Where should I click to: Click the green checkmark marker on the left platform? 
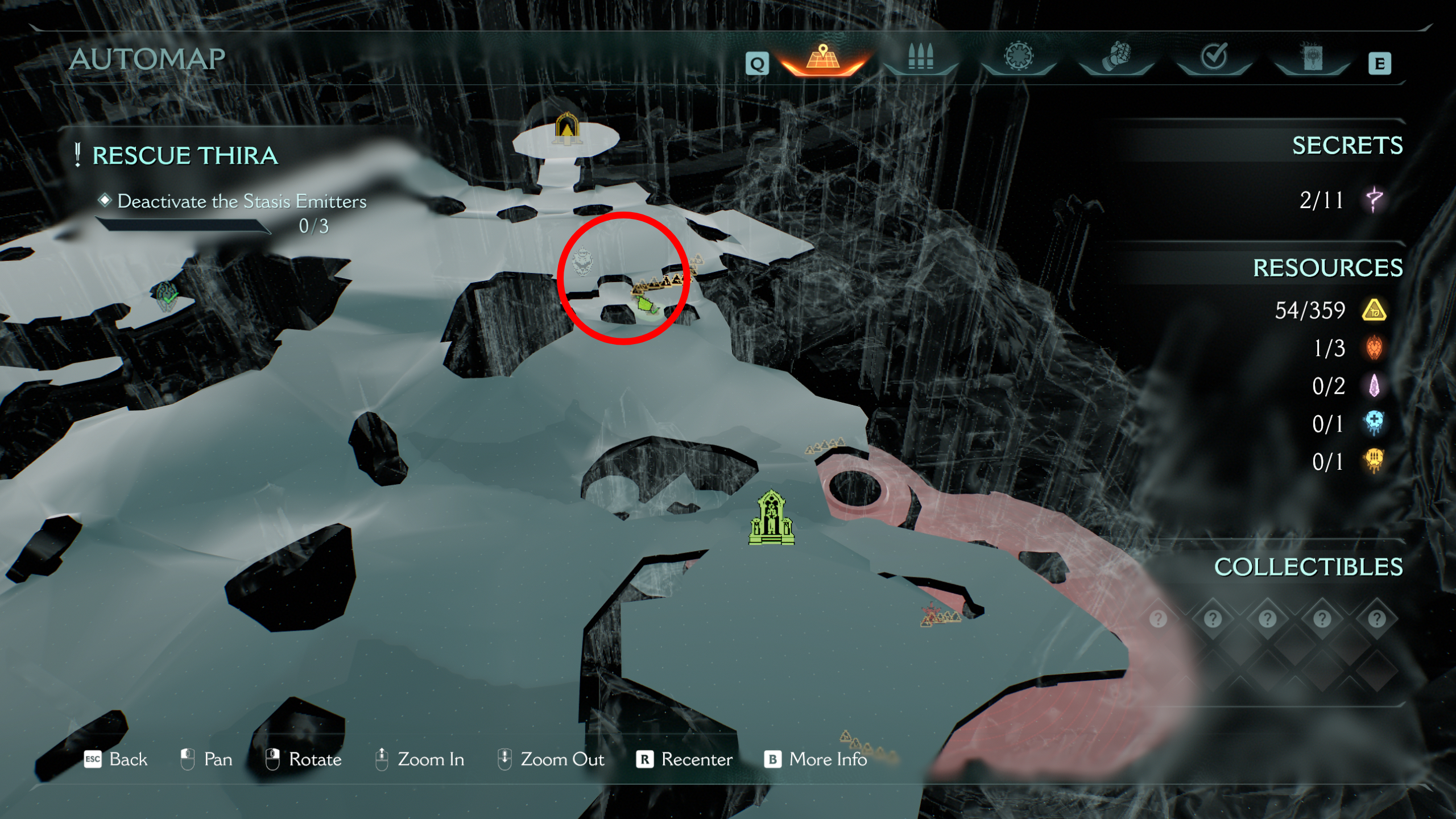click(167, 296)
